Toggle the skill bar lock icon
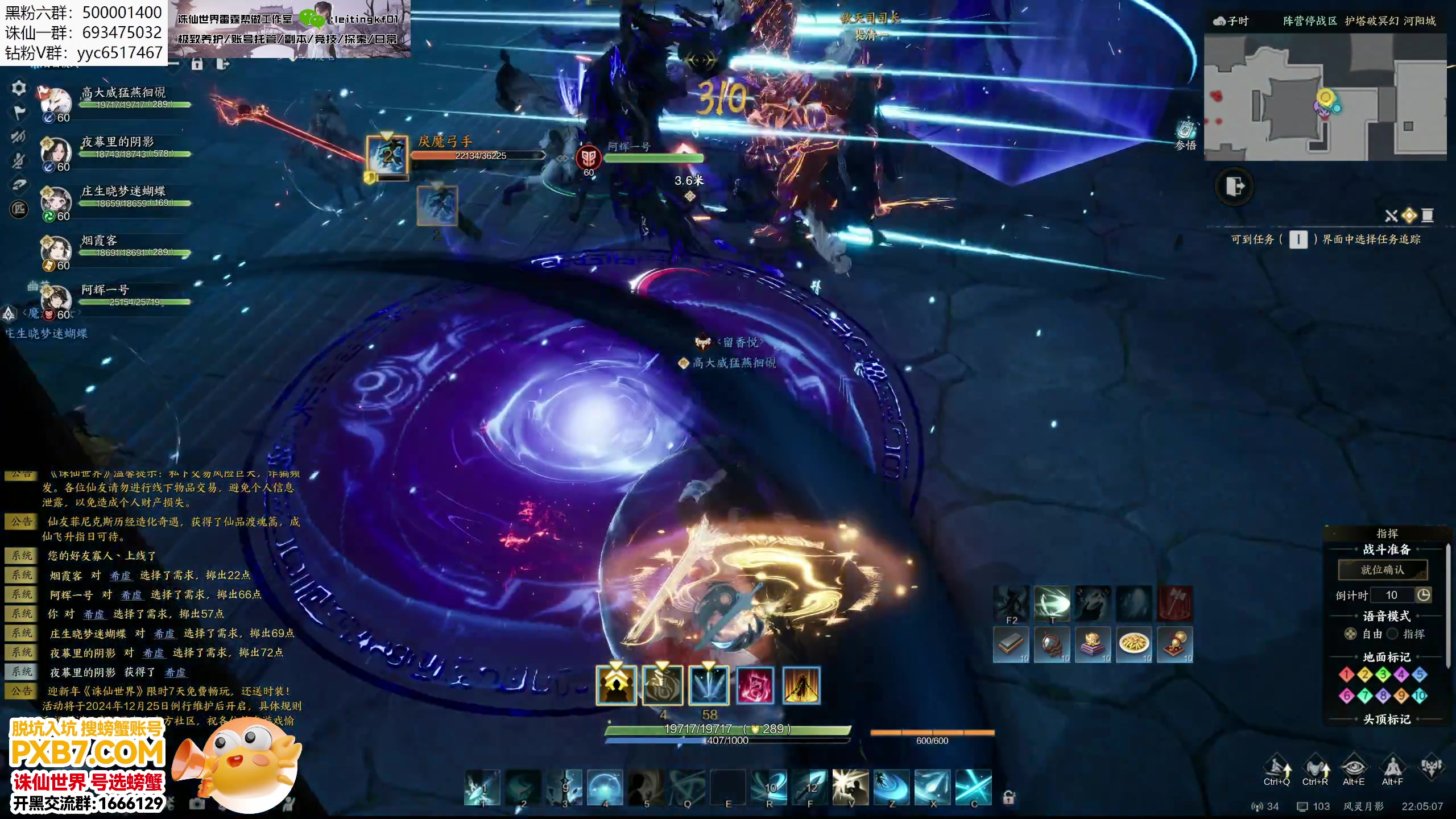 (x=1008, y=797)
